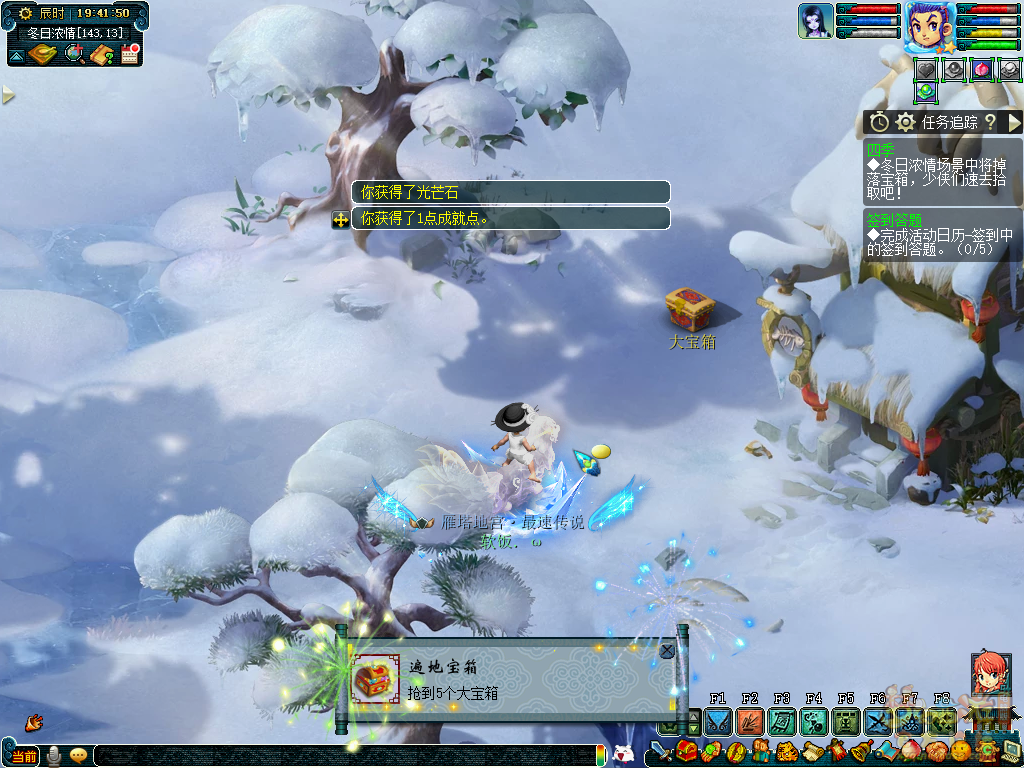The height and width of the screenshot is (768, 1024).
Task: Activate the F1 wings skill slot
Action: click(x=717, y=721)
